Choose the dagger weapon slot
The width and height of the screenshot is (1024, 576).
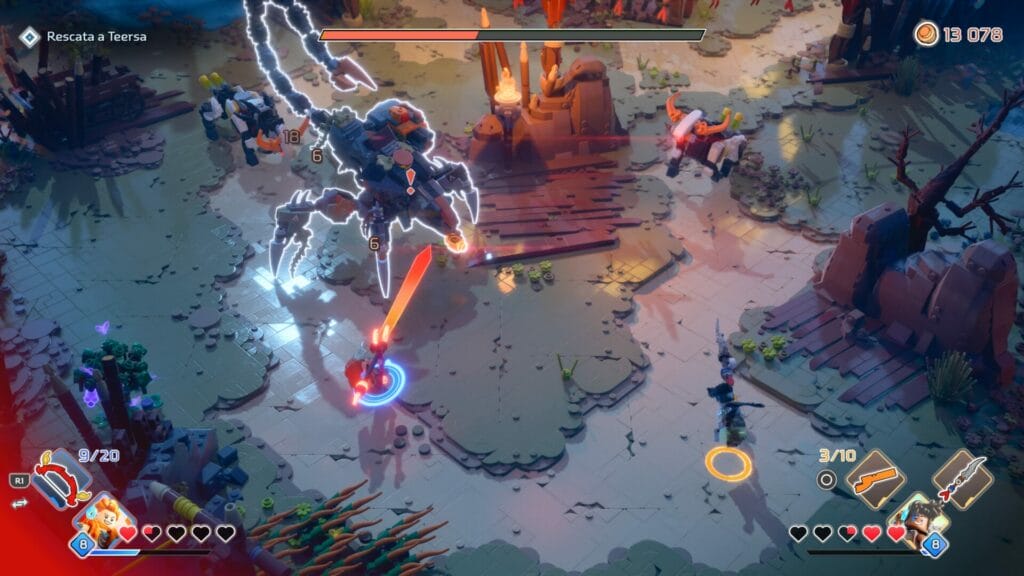pos(962,477)
